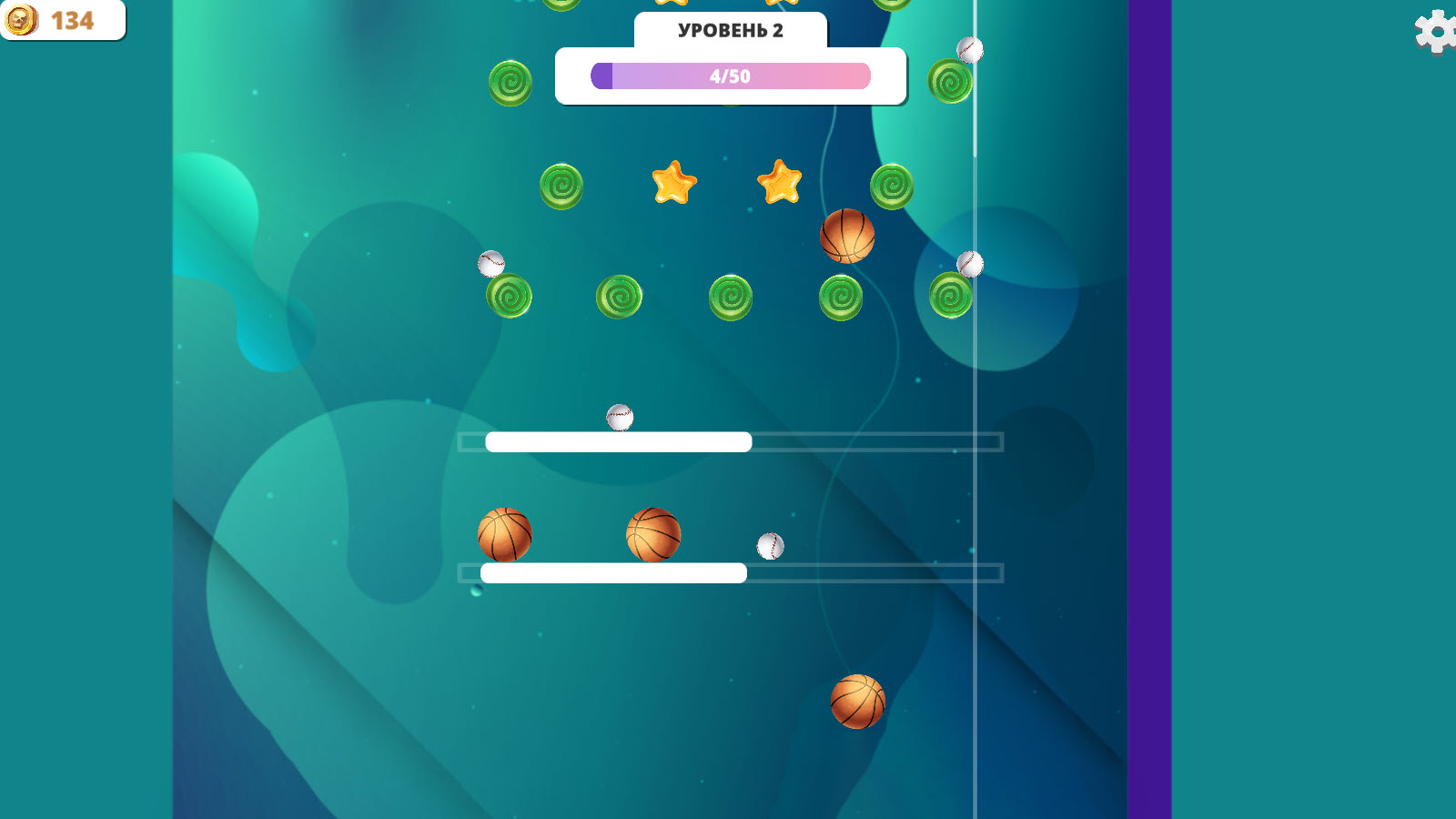Open the settings gear icon
1456x819 pixels.
1436,34
